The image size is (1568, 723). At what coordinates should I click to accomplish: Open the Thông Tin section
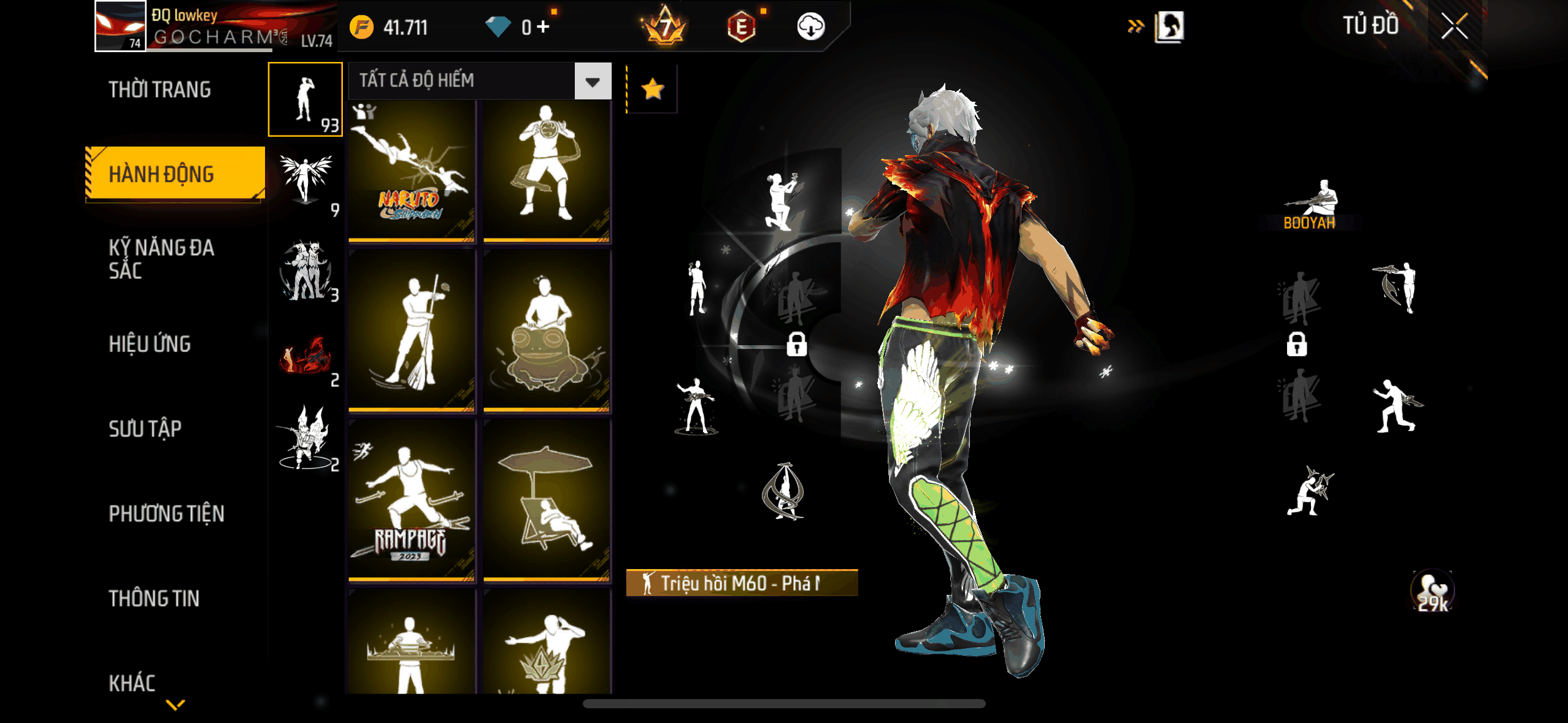click(x=154, y=599)
